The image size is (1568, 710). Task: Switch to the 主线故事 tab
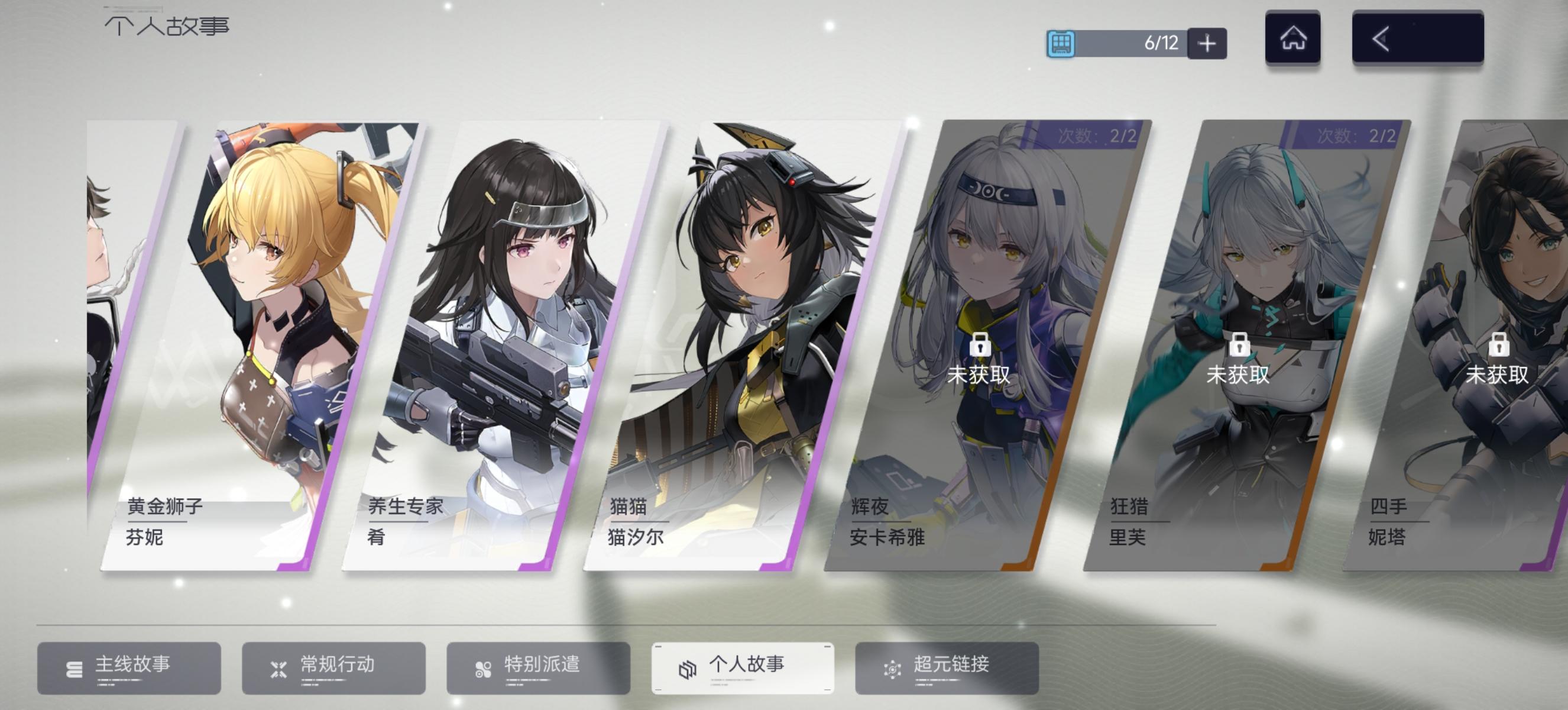(x=129, y=666)
